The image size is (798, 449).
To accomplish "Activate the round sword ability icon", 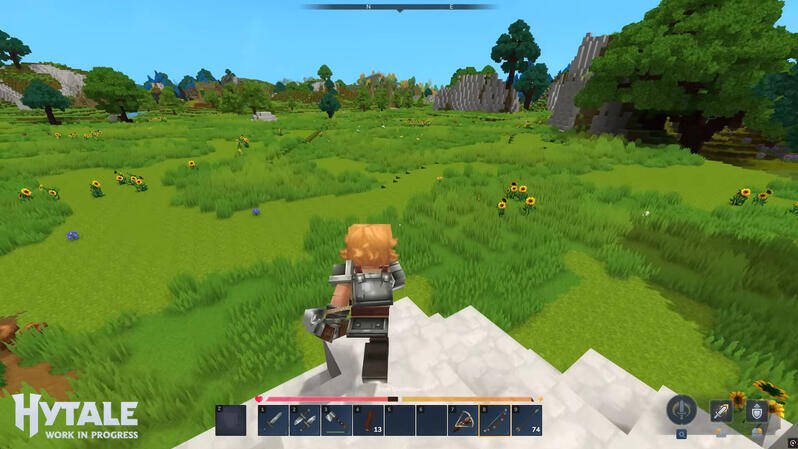I will (682, 410).
